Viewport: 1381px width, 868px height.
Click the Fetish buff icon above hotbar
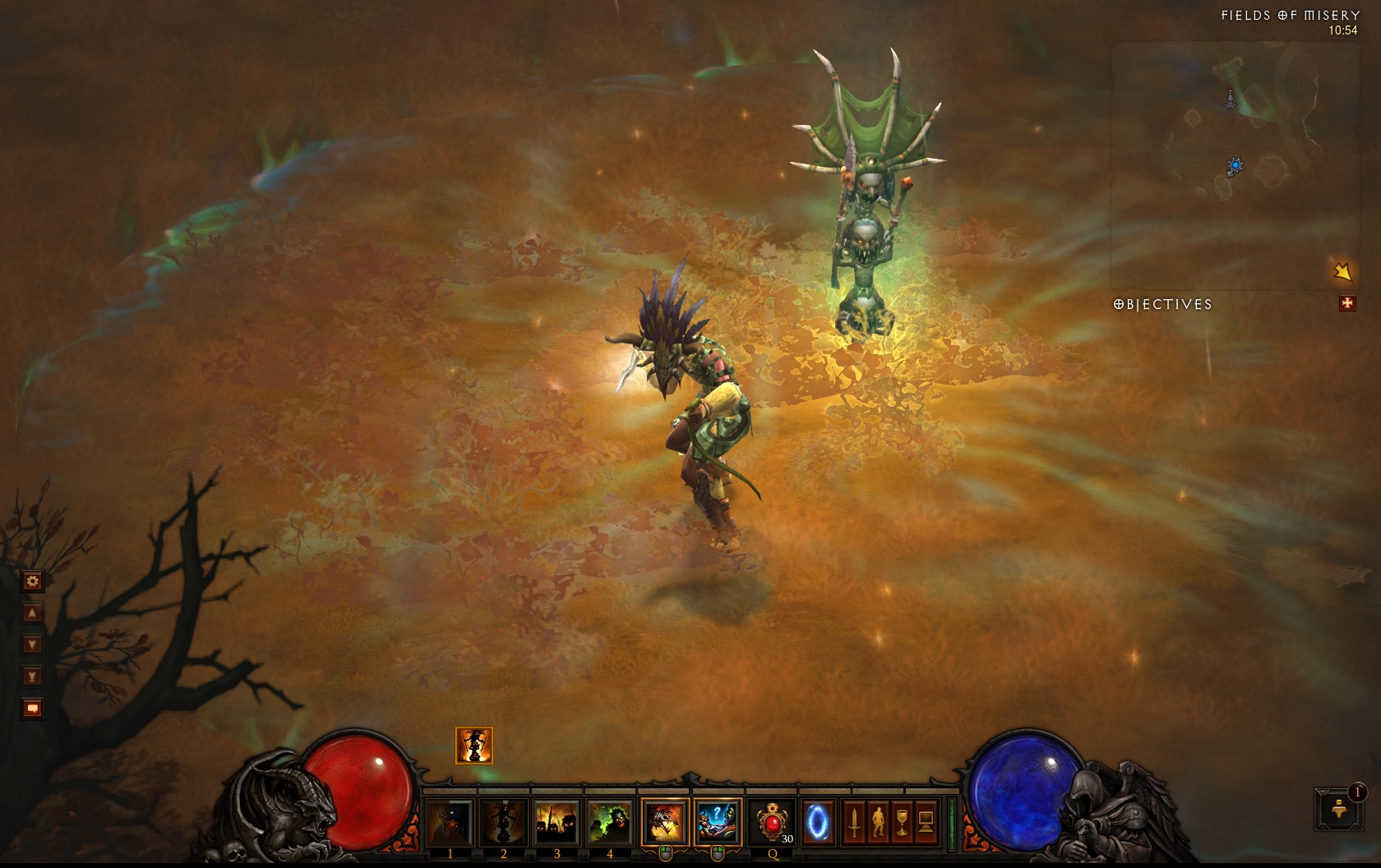coord(474,746)
